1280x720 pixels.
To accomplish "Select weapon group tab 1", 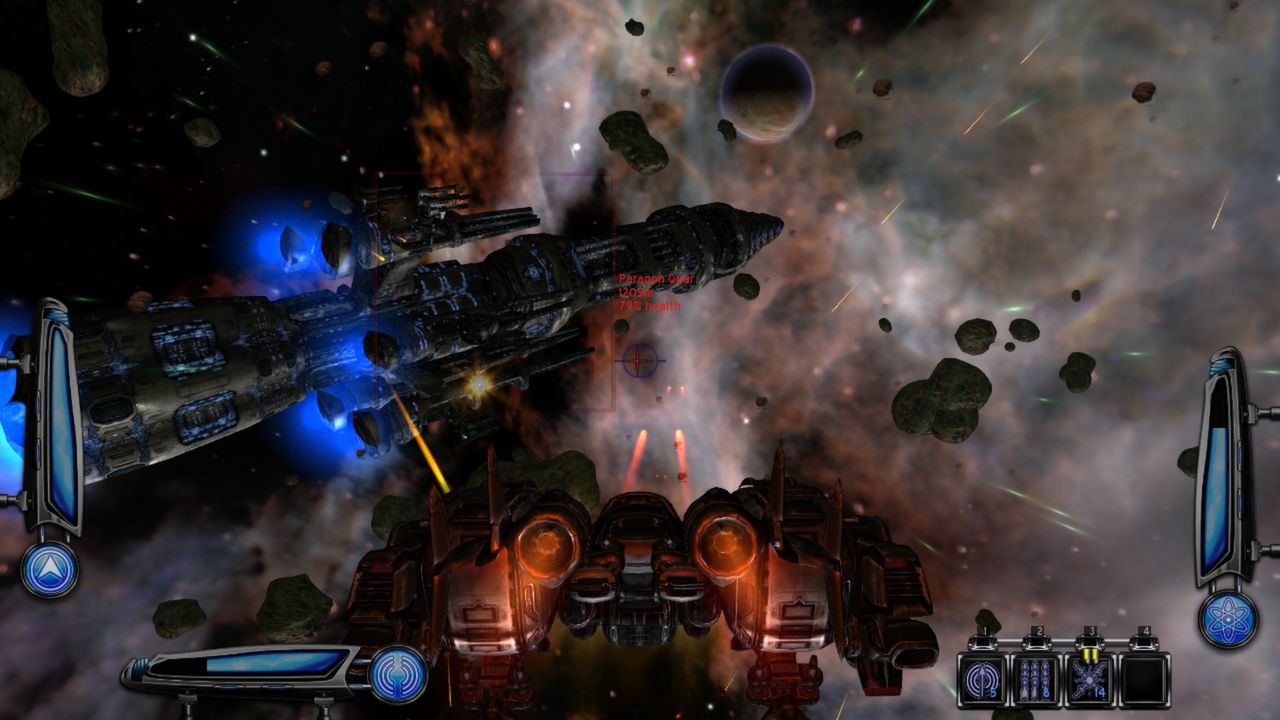I will (x=984, y=630).
